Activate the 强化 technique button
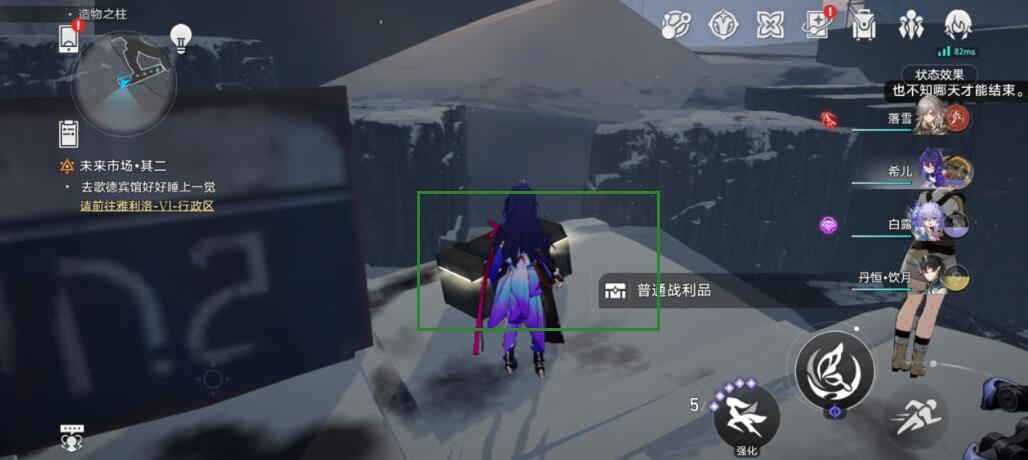The image size is (1028, 460). coord(746,417)
